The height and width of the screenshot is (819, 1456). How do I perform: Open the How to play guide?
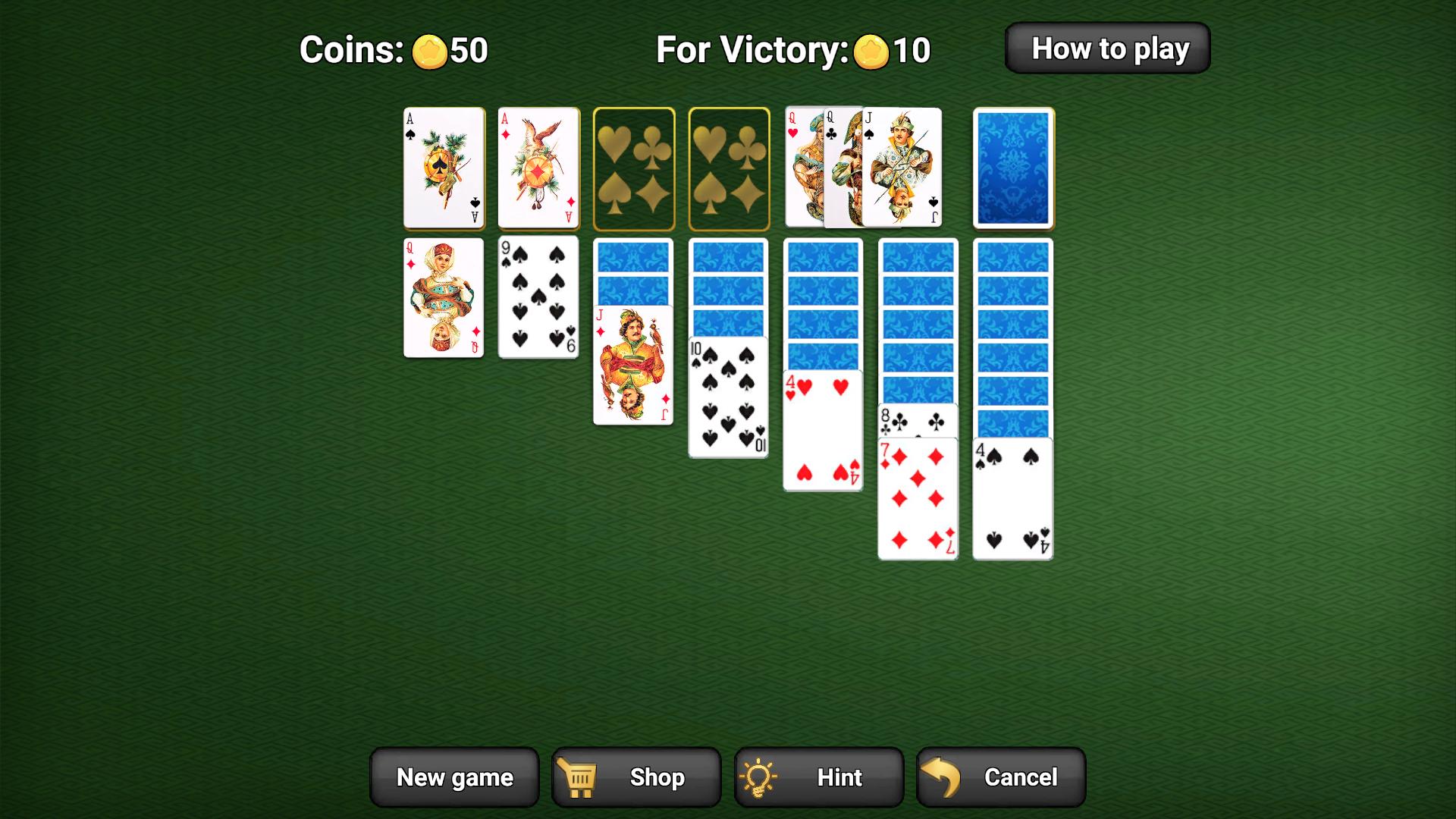[x=1108, y=48]
